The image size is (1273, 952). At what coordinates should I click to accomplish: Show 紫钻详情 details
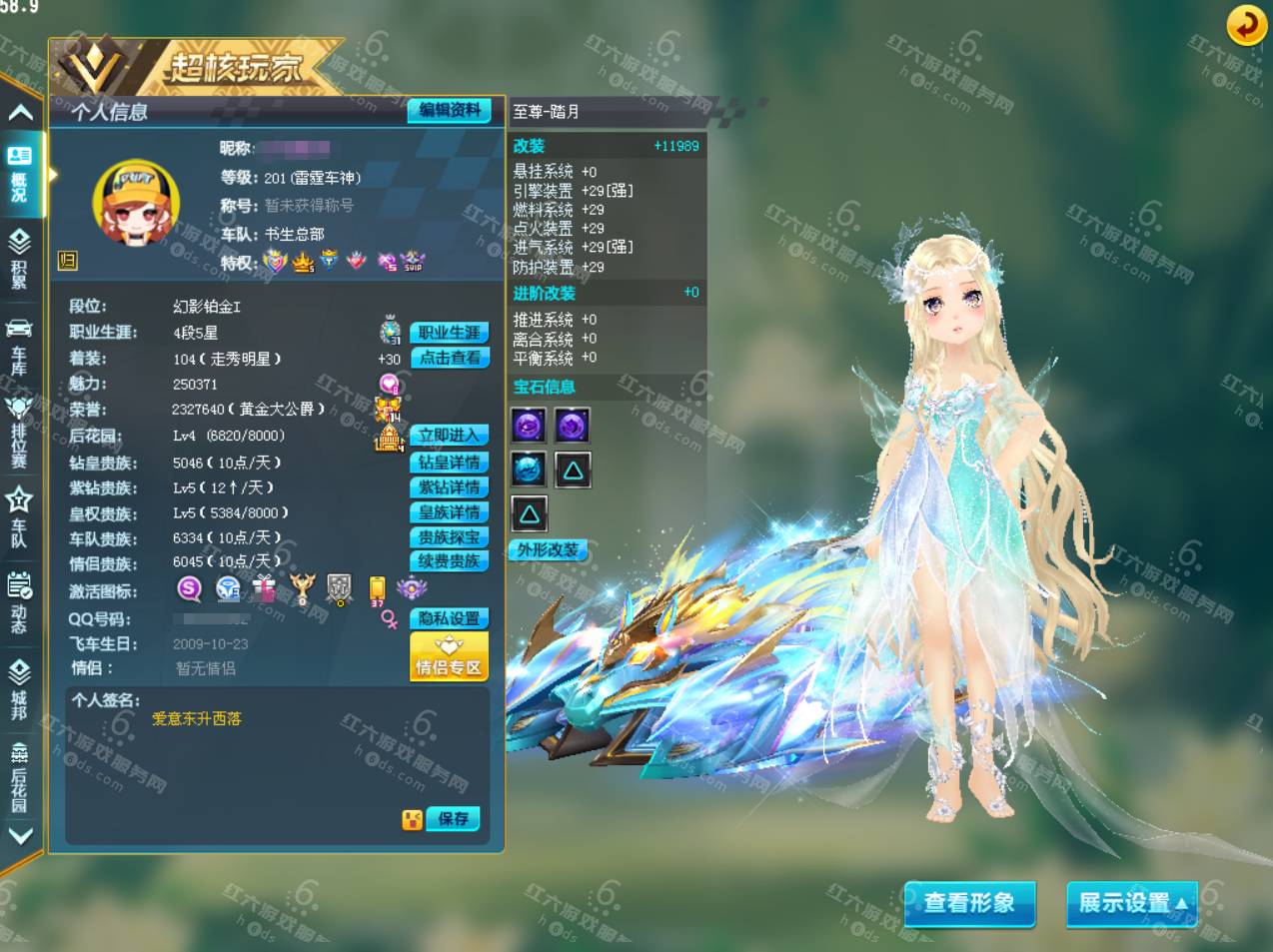pyautogui.click(x=449, y=487)
